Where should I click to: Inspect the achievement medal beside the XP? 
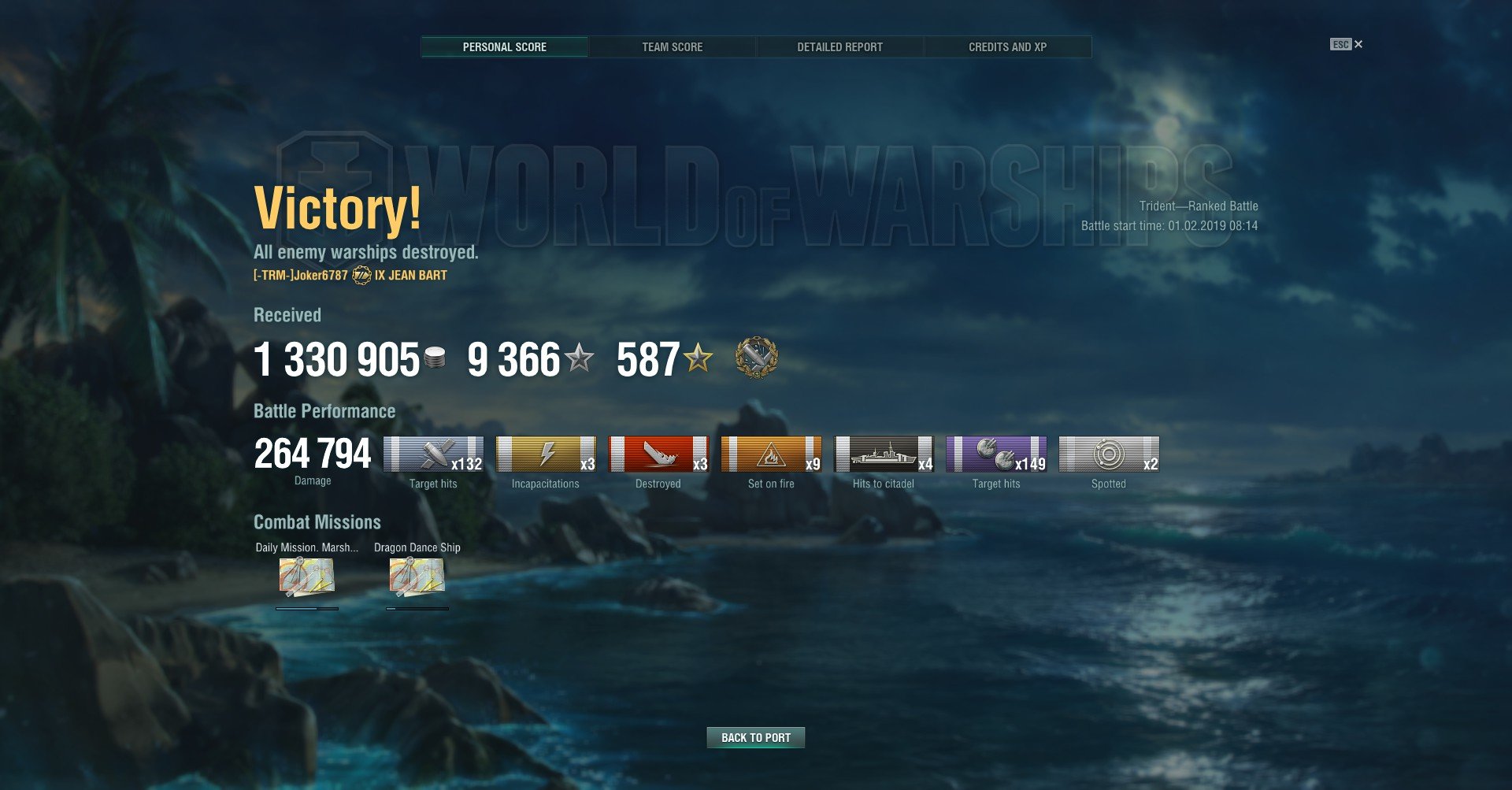756,358
